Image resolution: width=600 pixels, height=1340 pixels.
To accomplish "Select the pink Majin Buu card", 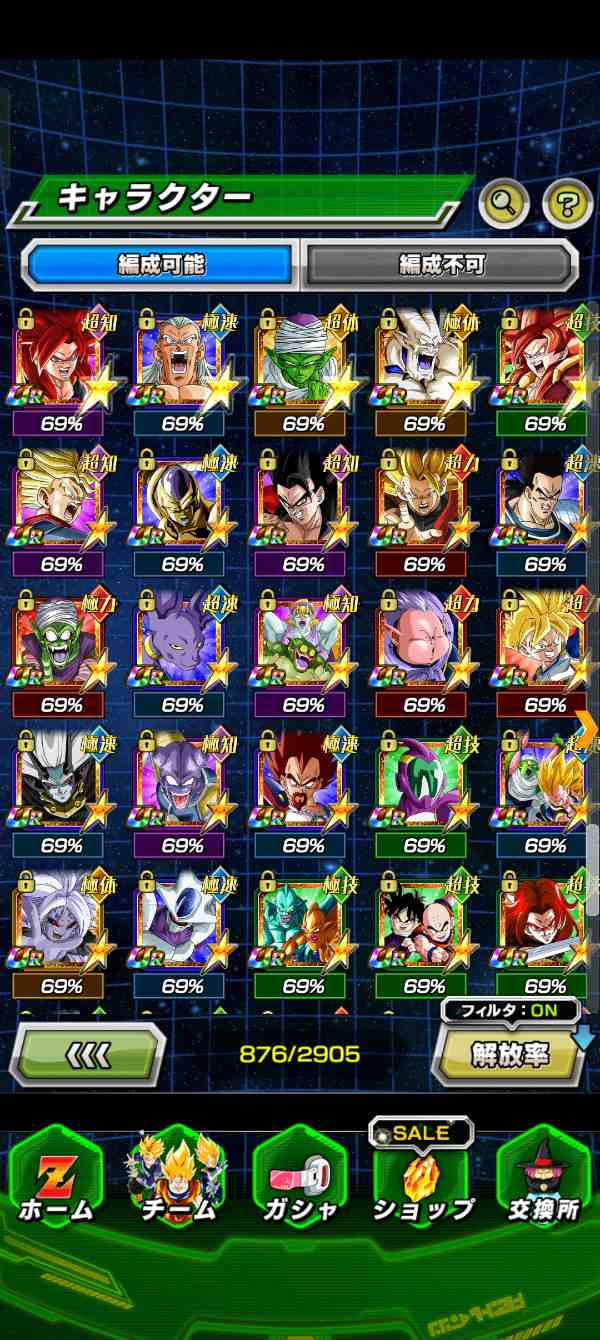I will [423, 642].
